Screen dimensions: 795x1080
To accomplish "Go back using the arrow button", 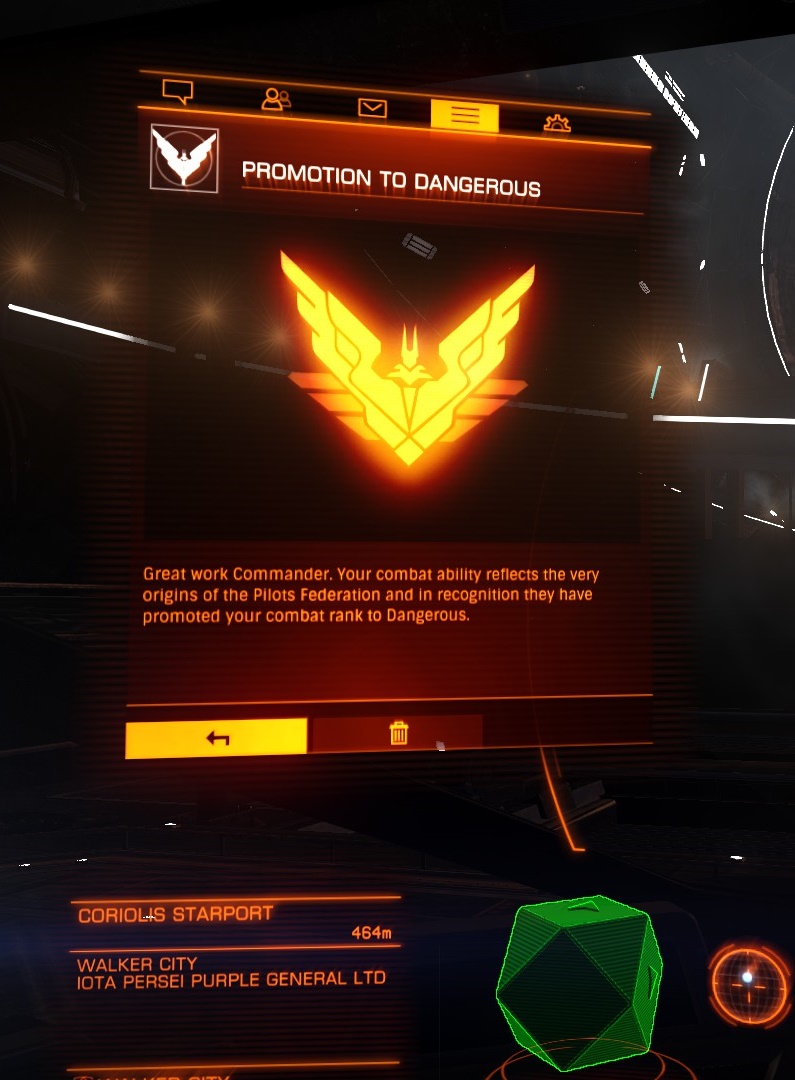I will [x=217, y=738].
